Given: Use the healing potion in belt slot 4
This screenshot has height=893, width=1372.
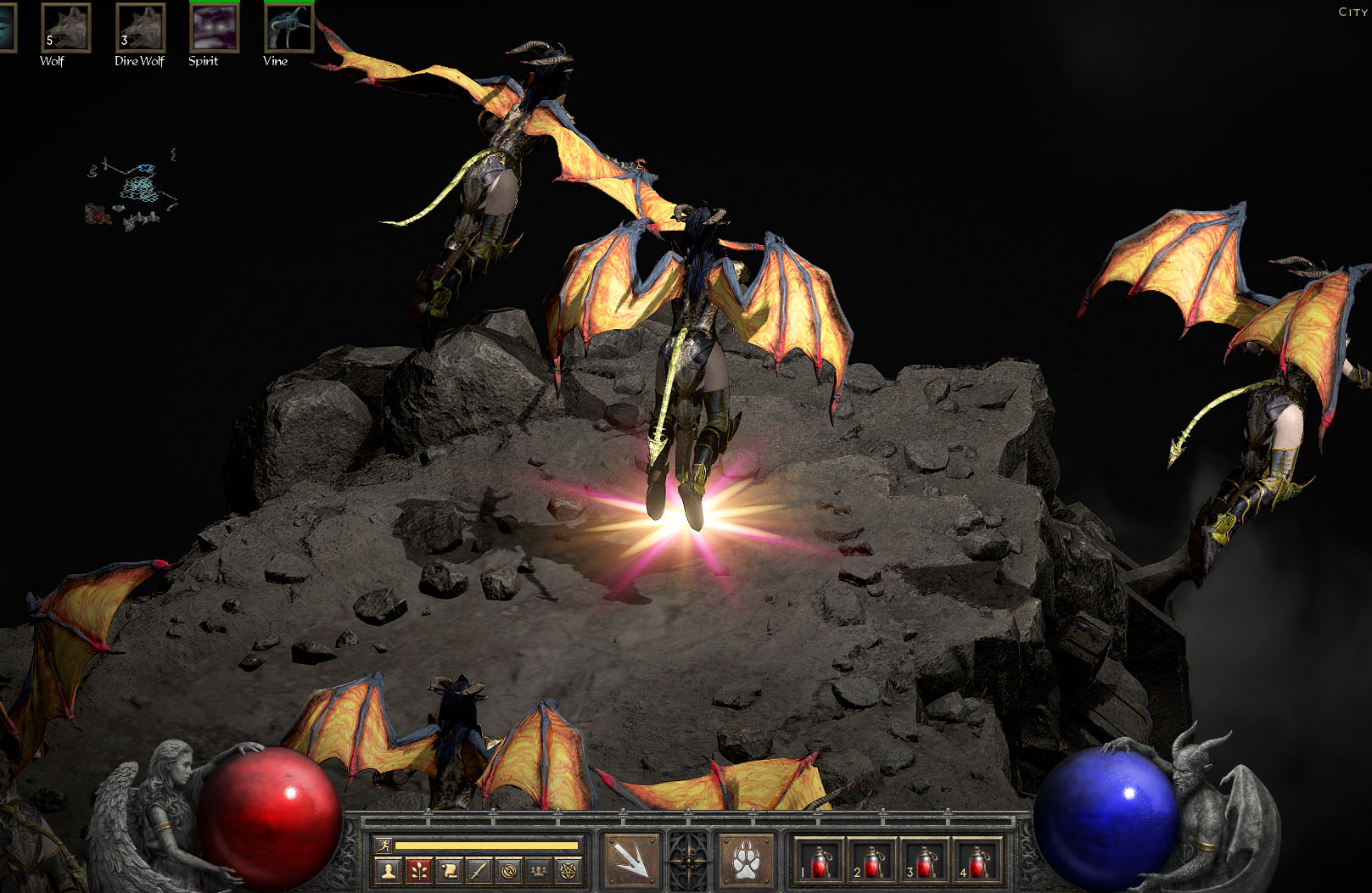Looking at the screenshot, I should point(977,862).
